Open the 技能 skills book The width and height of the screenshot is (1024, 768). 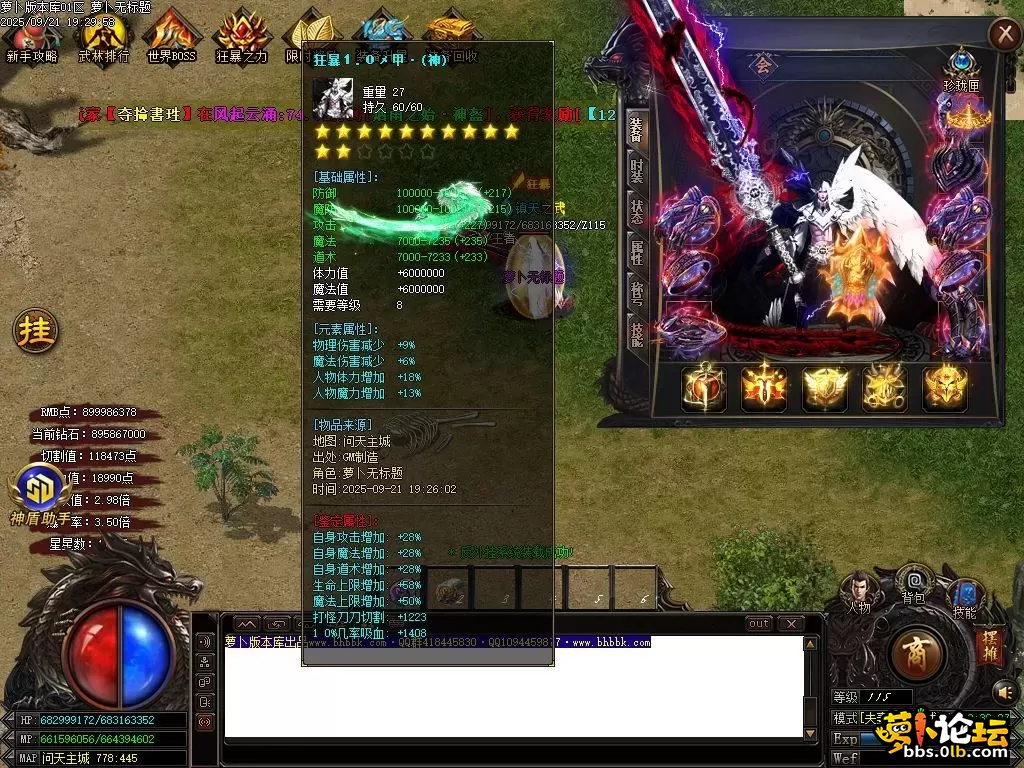tap(964, 597)
